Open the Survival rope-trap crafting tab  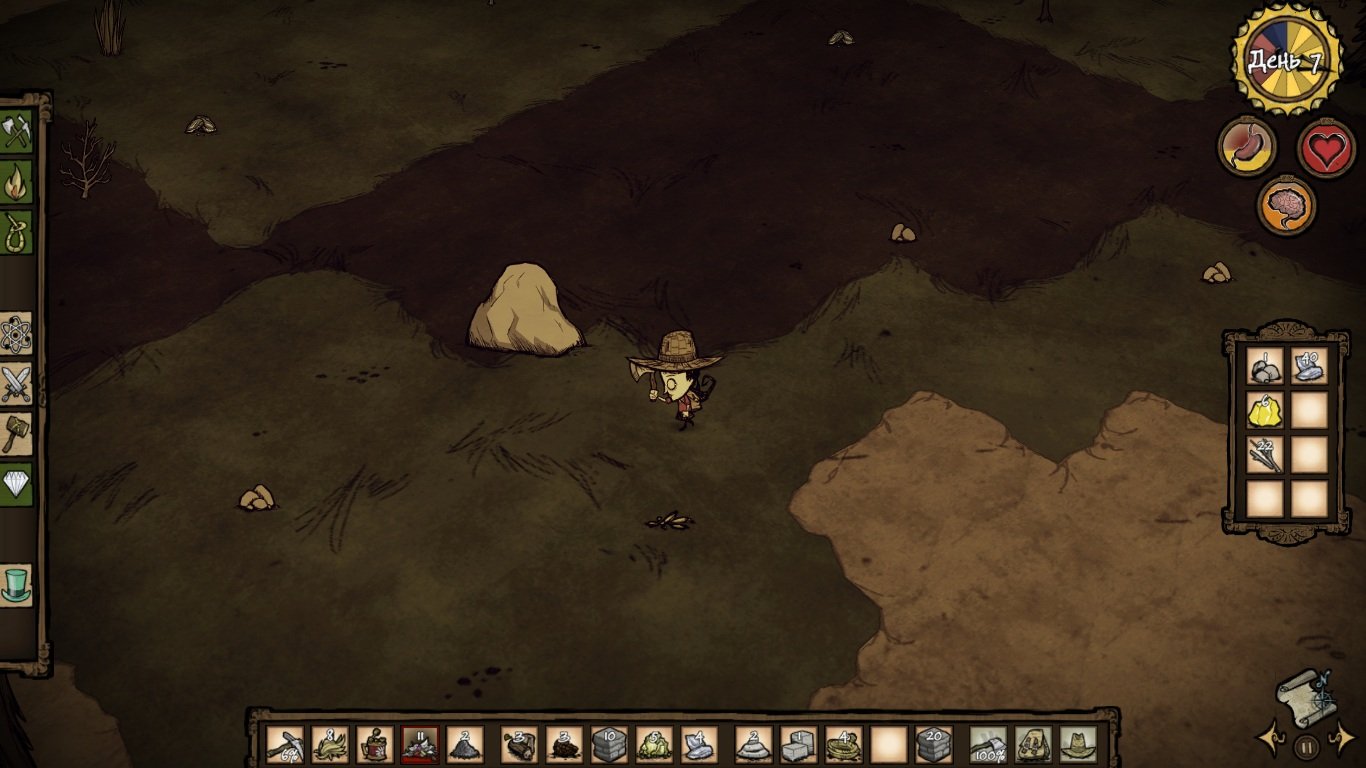click(17, 232)
